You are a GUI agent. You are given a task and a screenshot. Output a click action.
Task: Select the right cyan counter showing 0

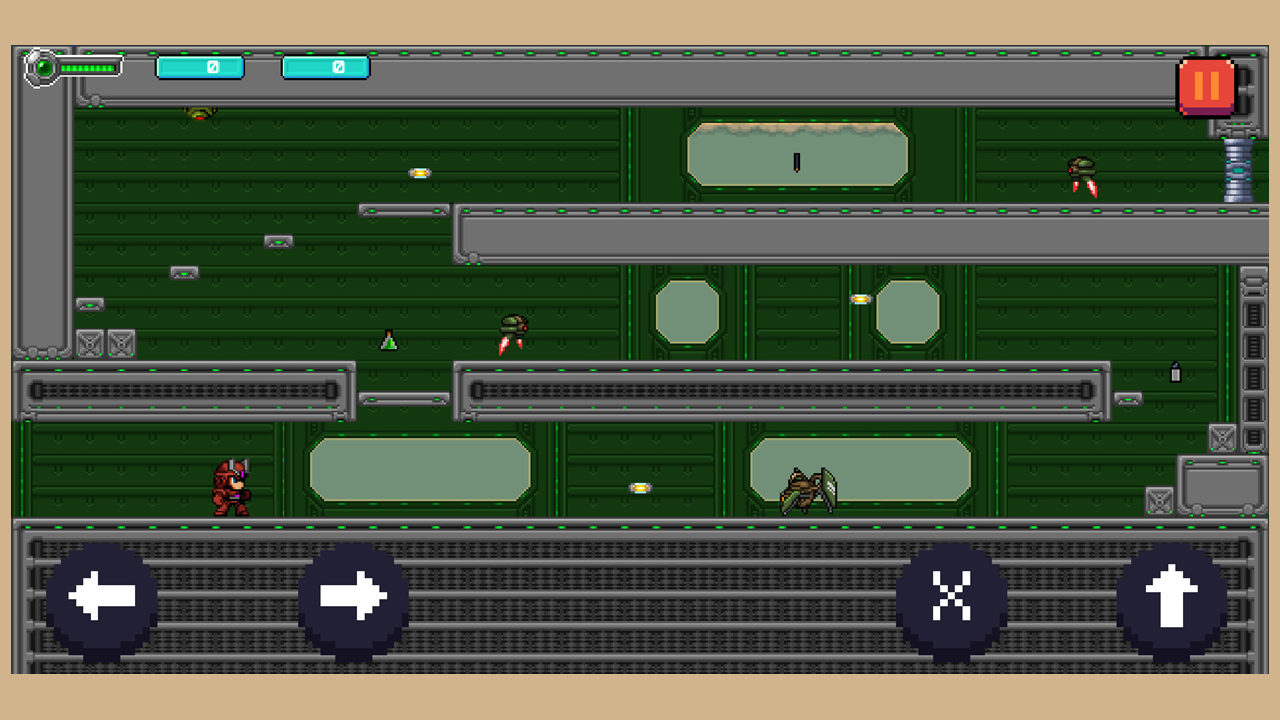(x=325, y=67)
